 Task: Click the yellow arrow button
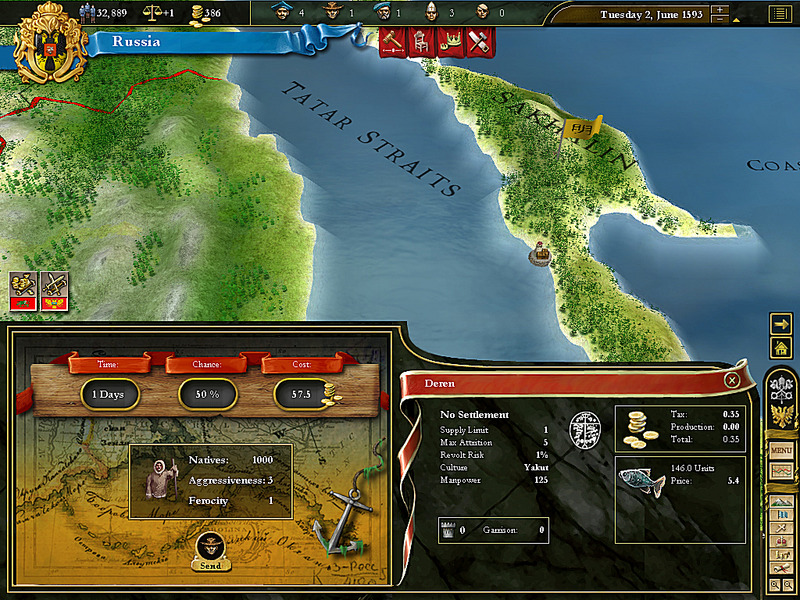click(781, 323)
